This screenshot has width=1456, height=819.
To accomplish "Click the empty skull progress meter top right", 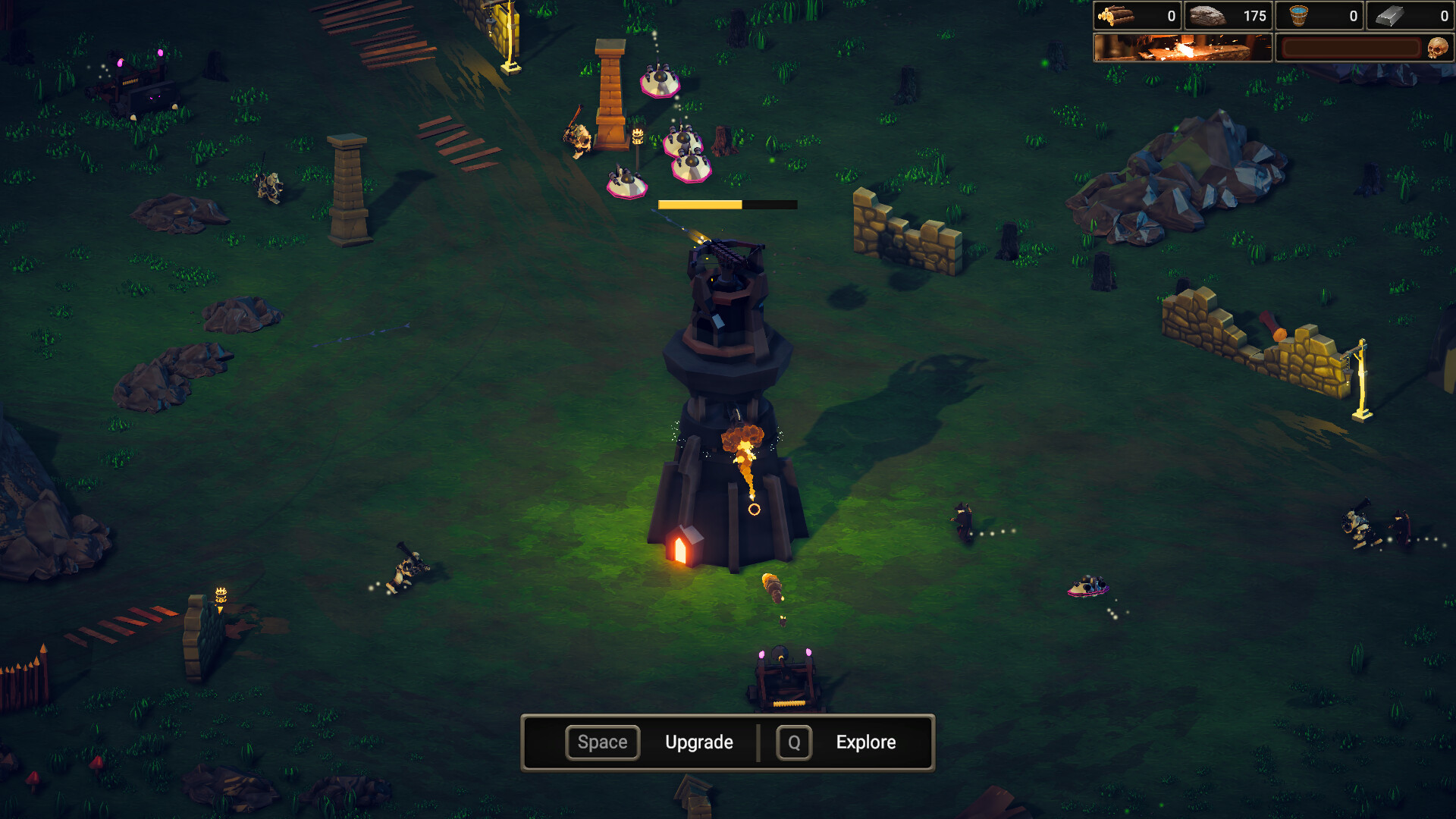I will point(1350,47).
